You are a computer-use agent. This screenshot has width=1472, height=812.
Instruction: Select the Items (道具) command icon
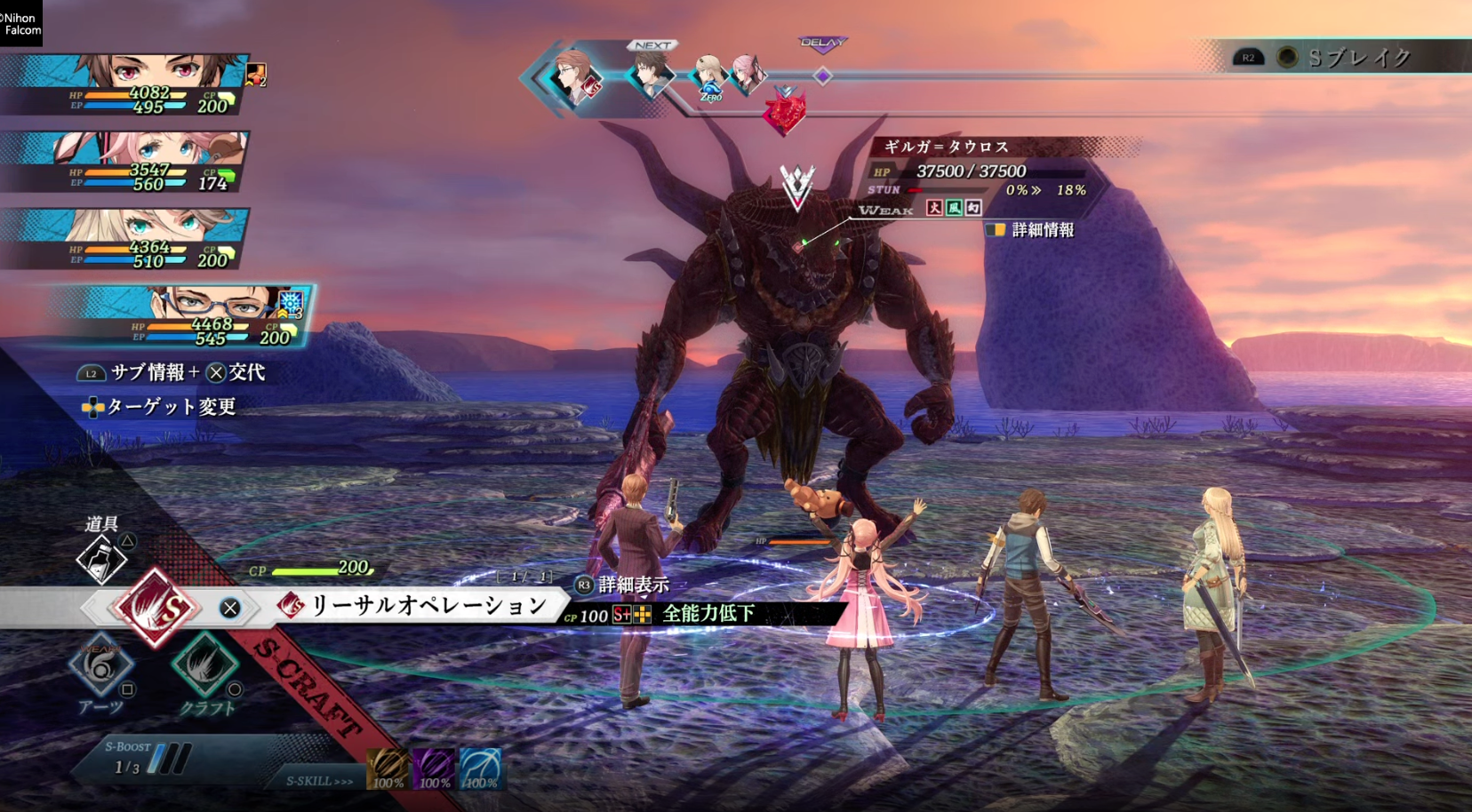102,558
